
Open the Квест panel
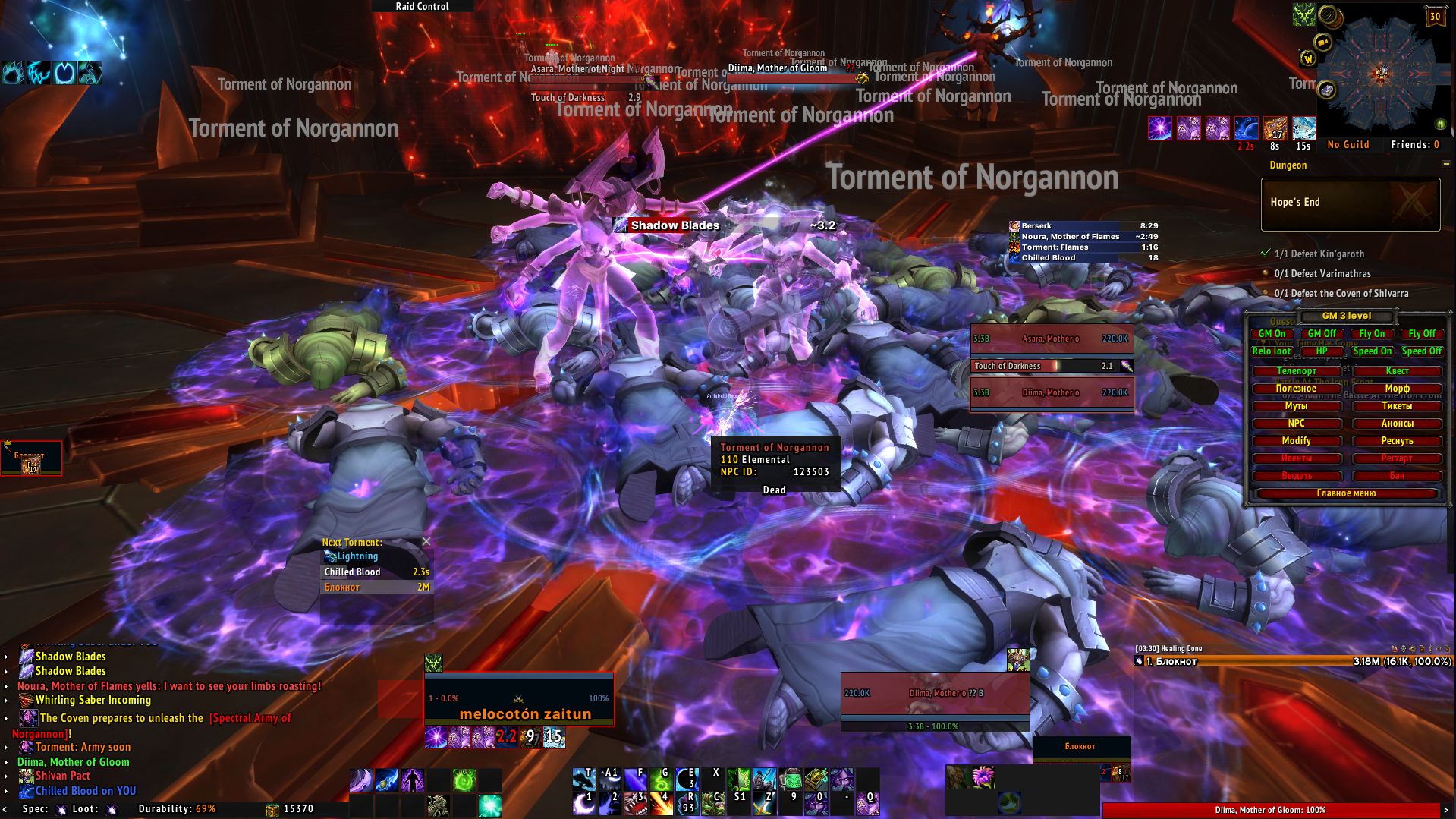click(x=1397, y=371)
